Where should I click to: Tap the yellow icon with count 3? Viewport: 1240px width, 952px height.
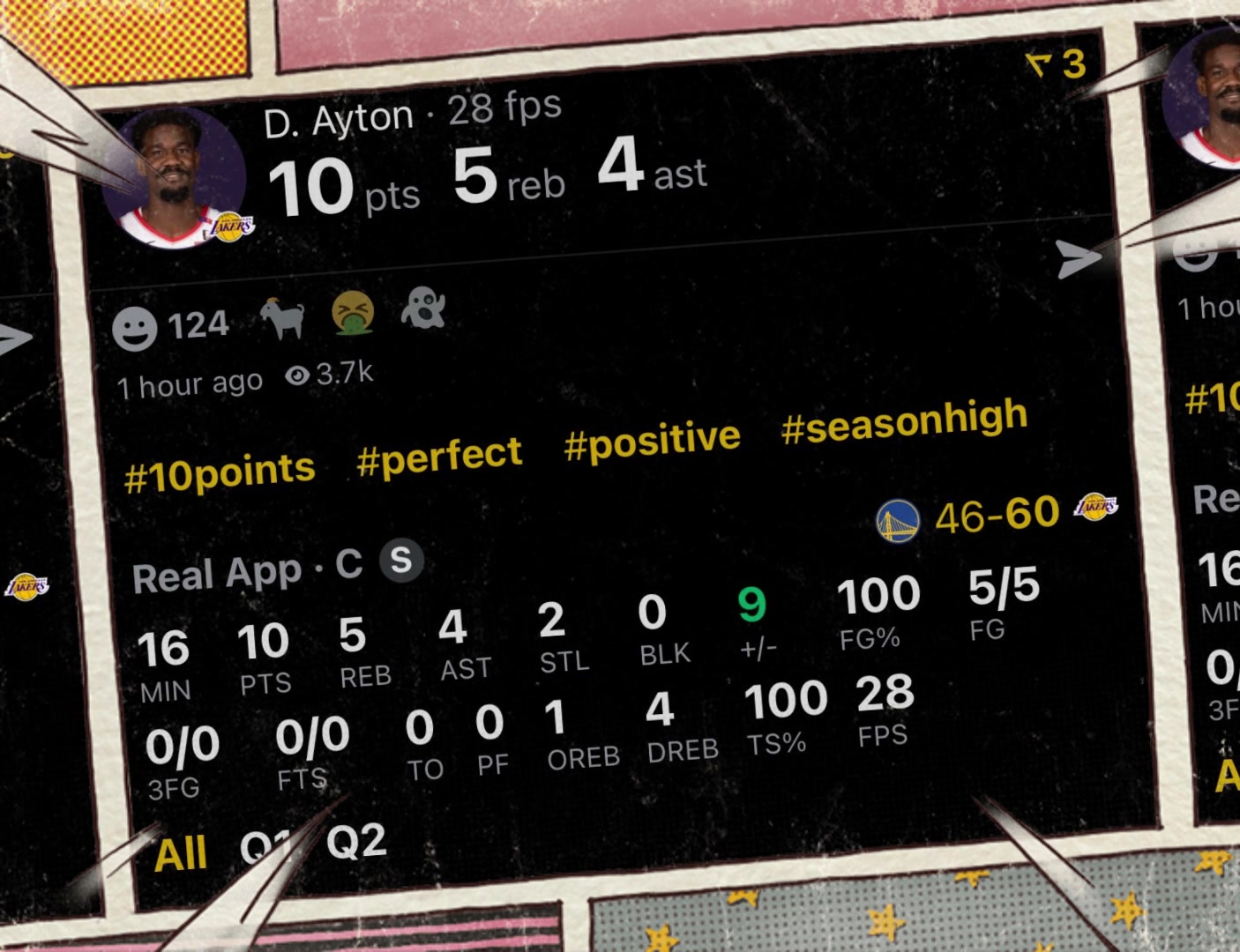(1056, 64)
